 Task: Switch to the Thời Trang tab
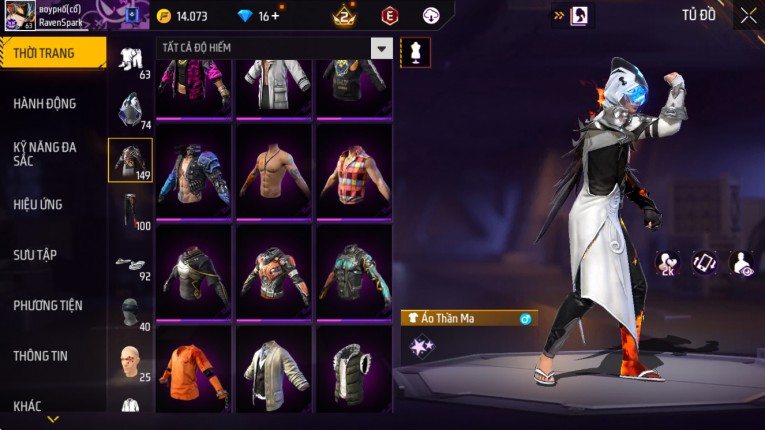(x=50, y=53)
